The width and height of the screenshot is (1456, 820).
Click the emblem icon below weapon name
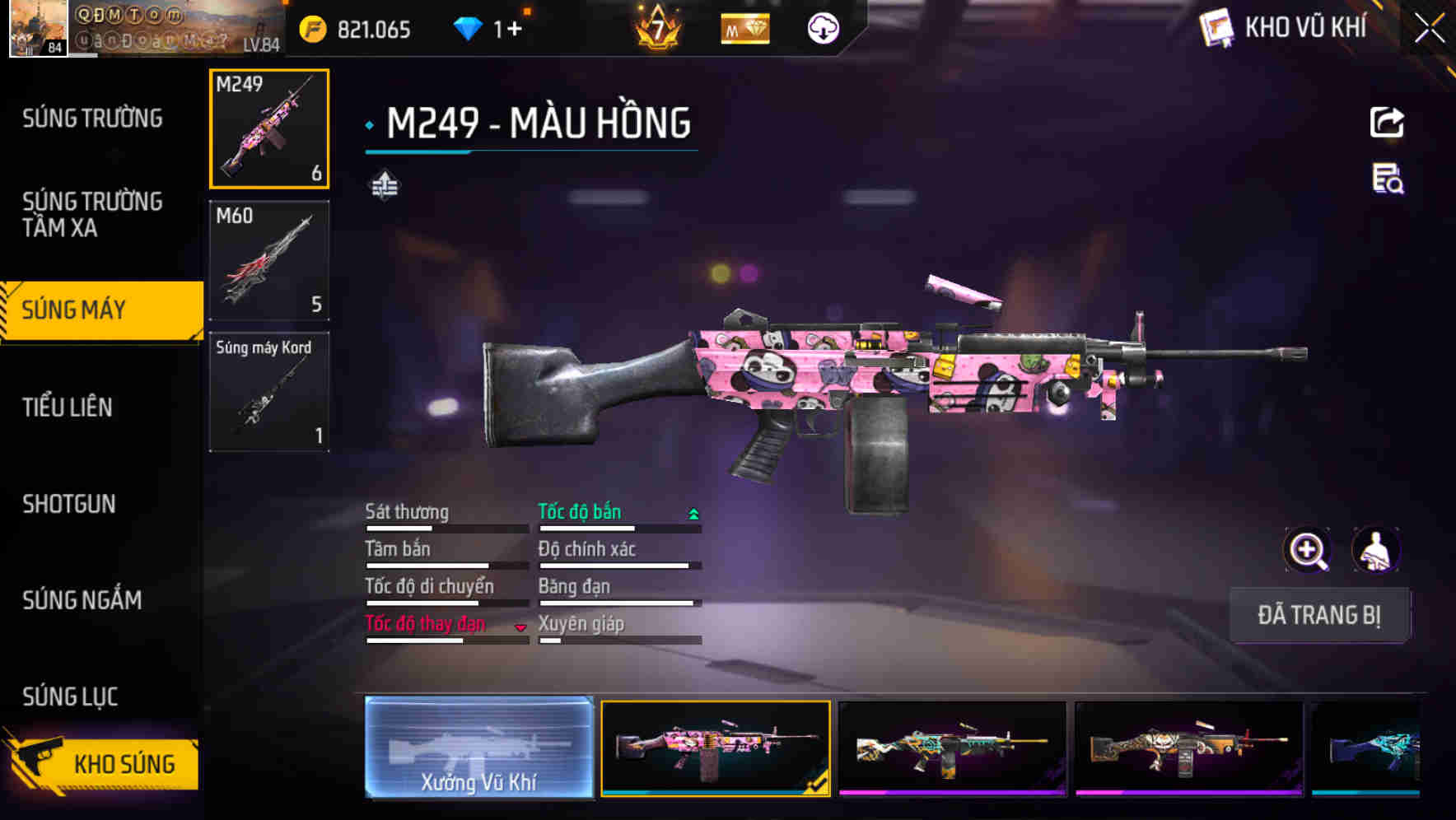tap(385, 184)
